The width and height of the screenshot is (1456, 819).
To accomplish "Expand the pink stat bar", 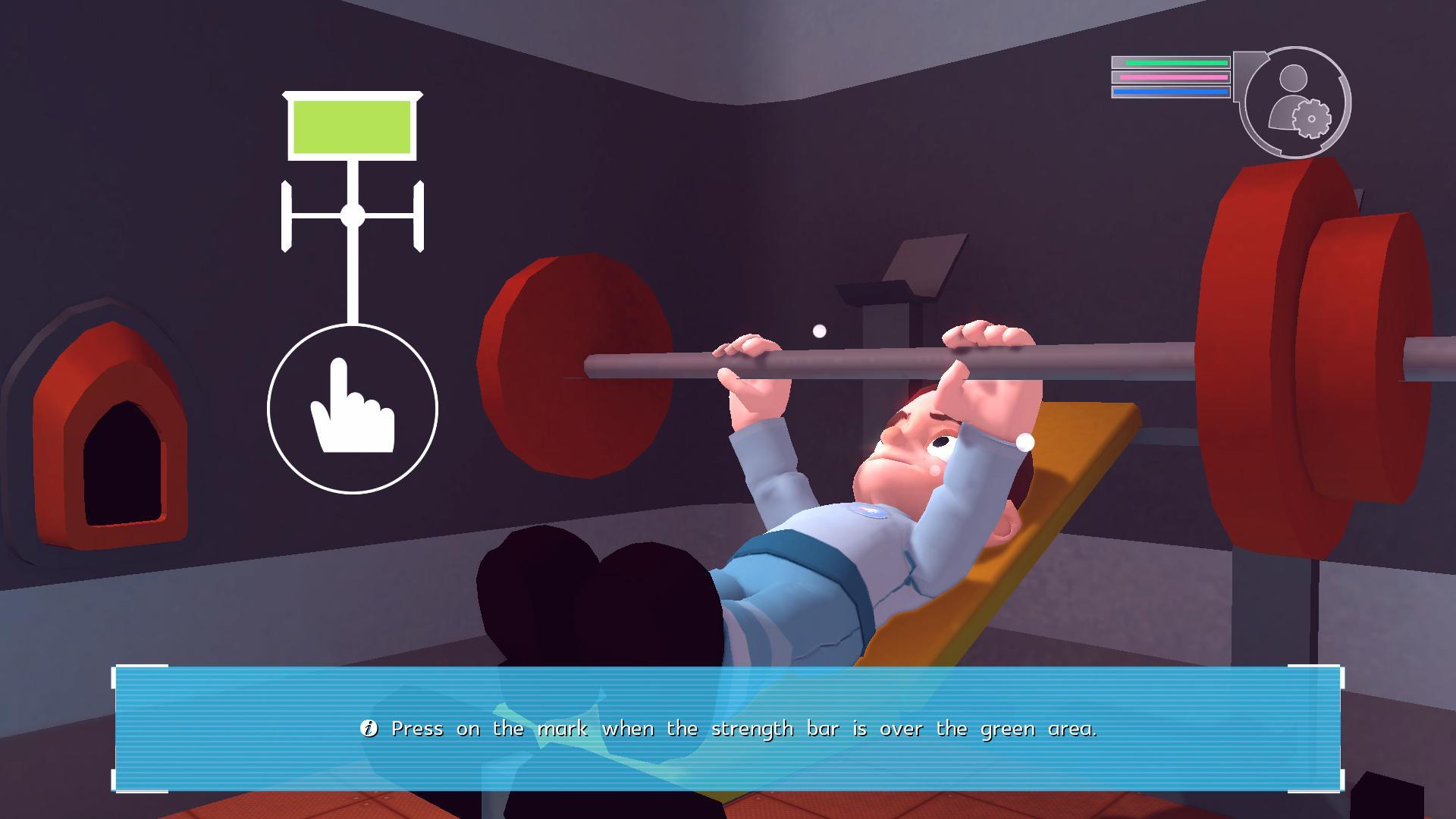I will coord(1172,77).
